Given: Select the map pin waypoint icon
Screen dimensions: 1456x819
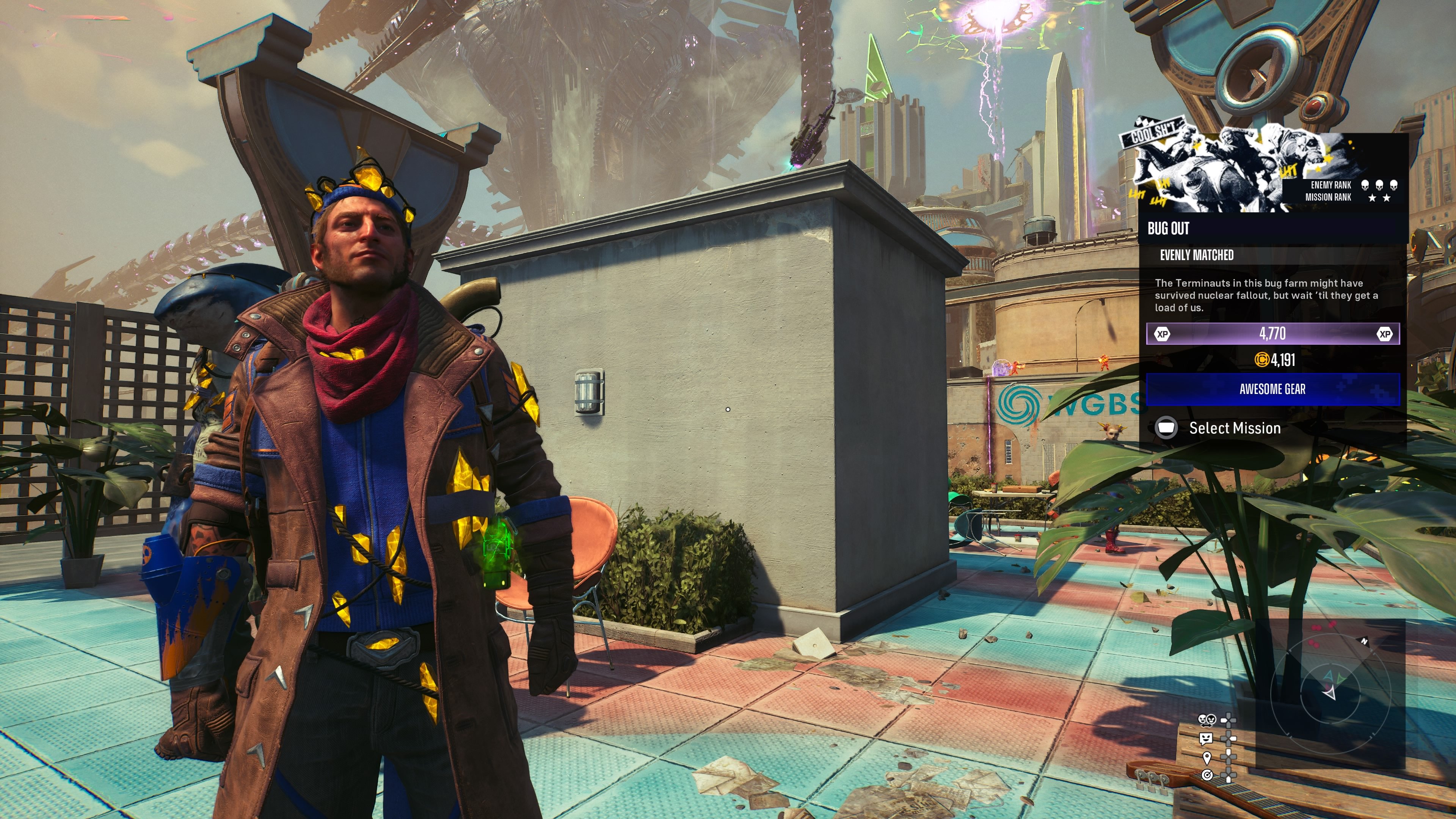Looking at the screenshot, I should 1207,757.
